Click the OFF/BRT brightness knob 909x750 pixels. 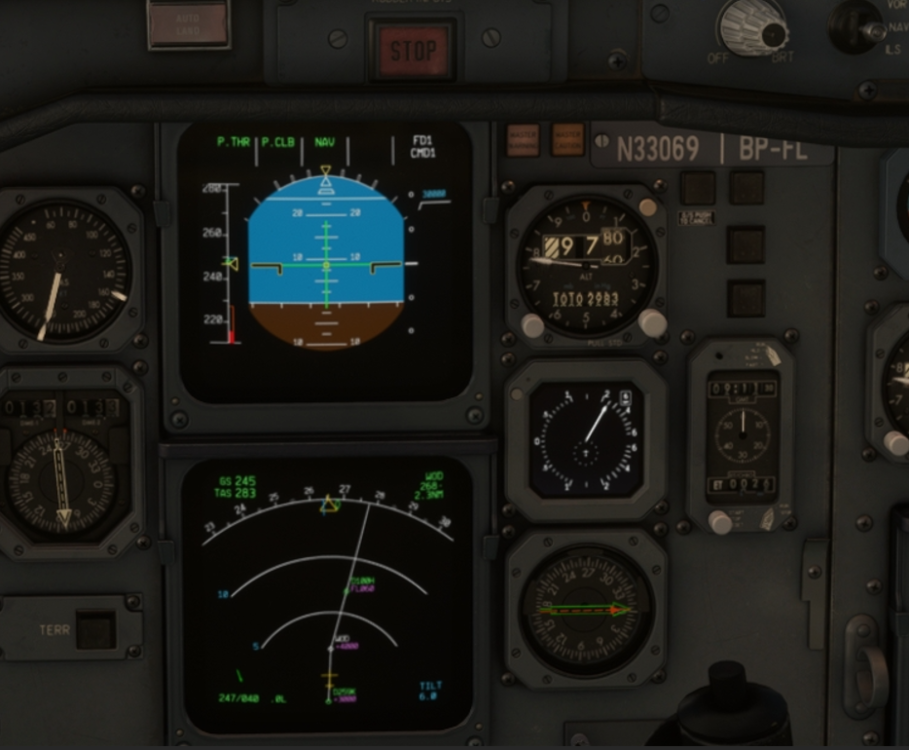(x=752, y=26)
